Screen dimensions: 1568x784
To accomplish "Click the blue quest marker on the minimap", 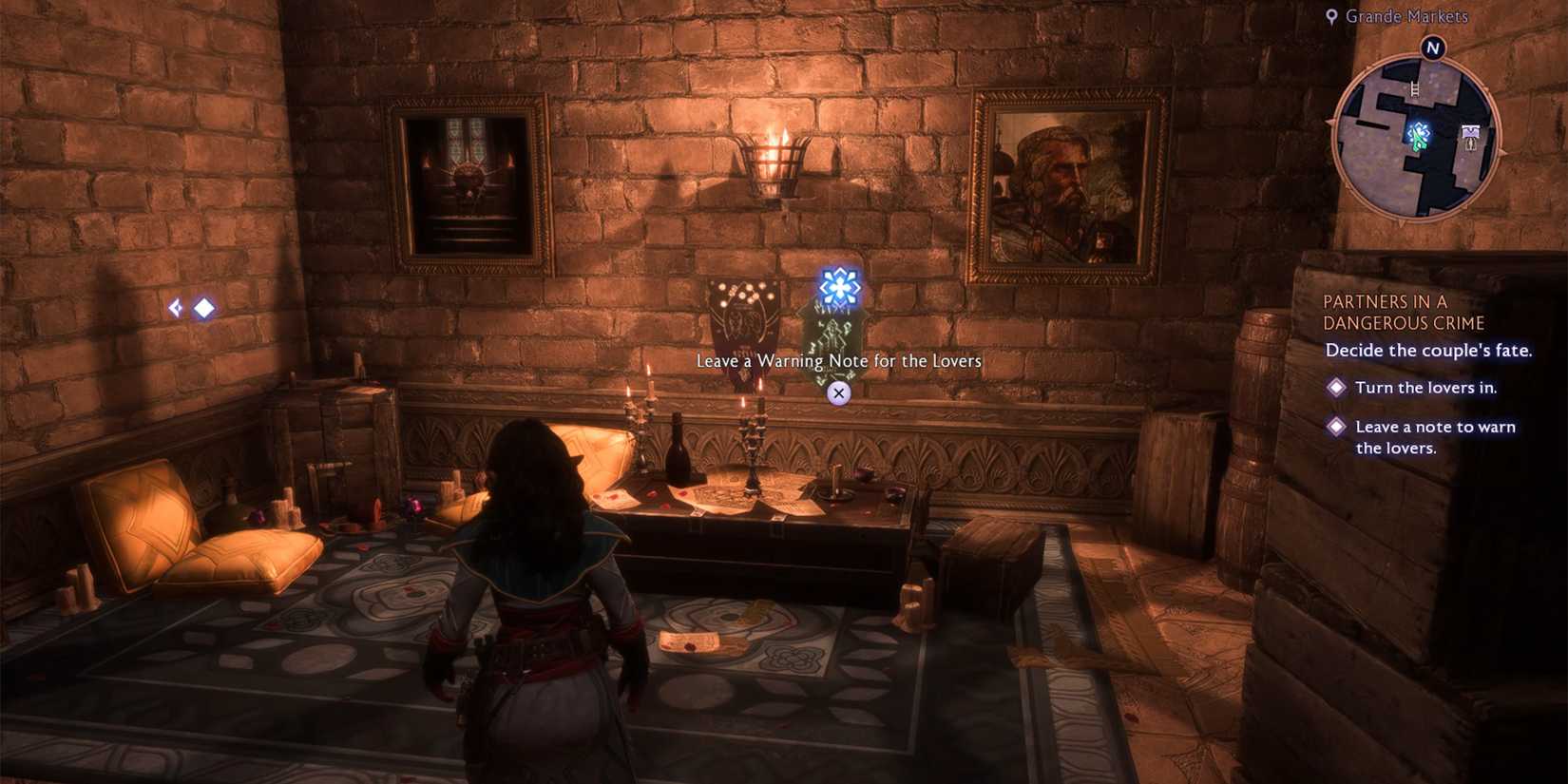I will pos(1420,128).
